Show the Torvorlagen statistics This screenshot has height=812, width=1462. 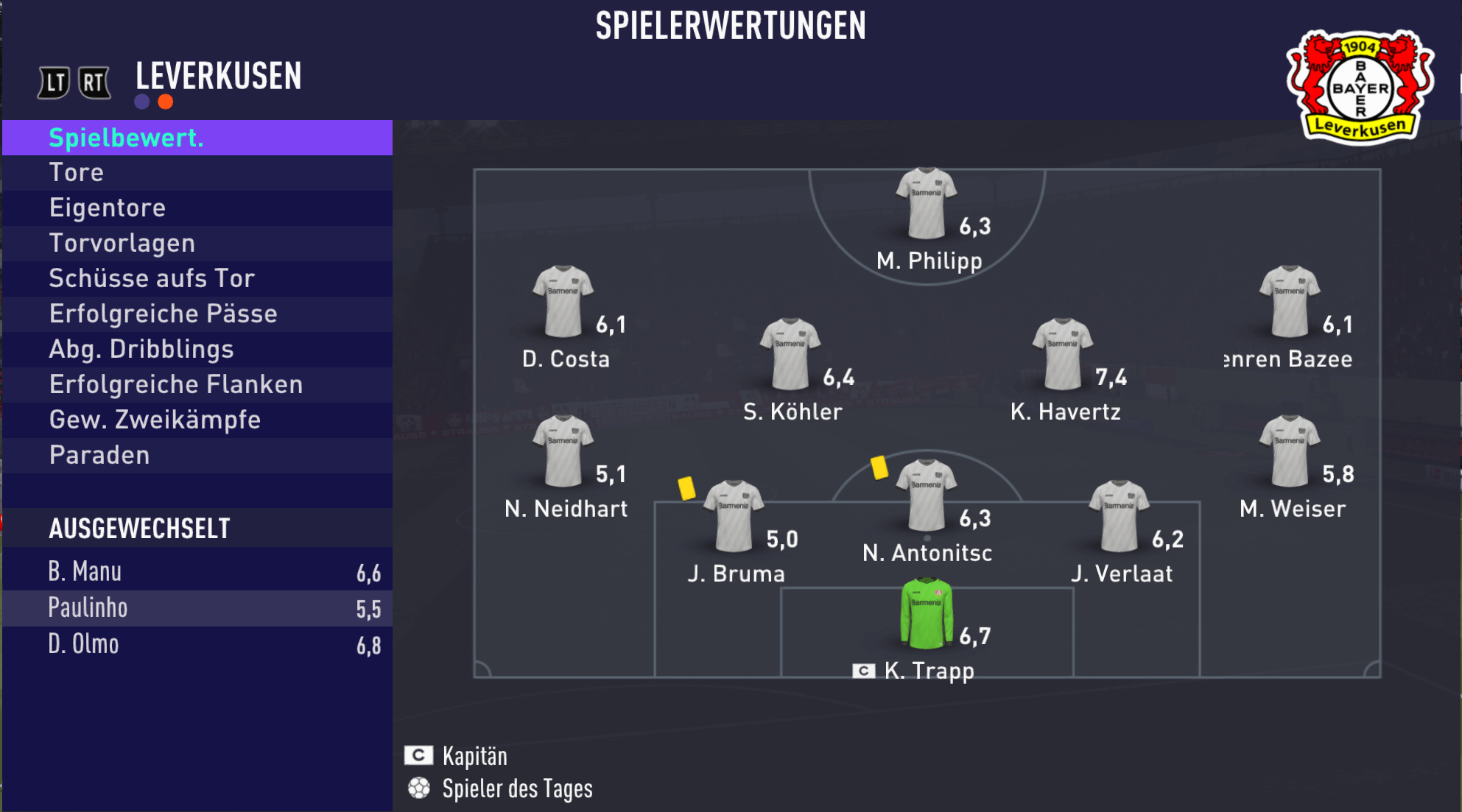197,244
